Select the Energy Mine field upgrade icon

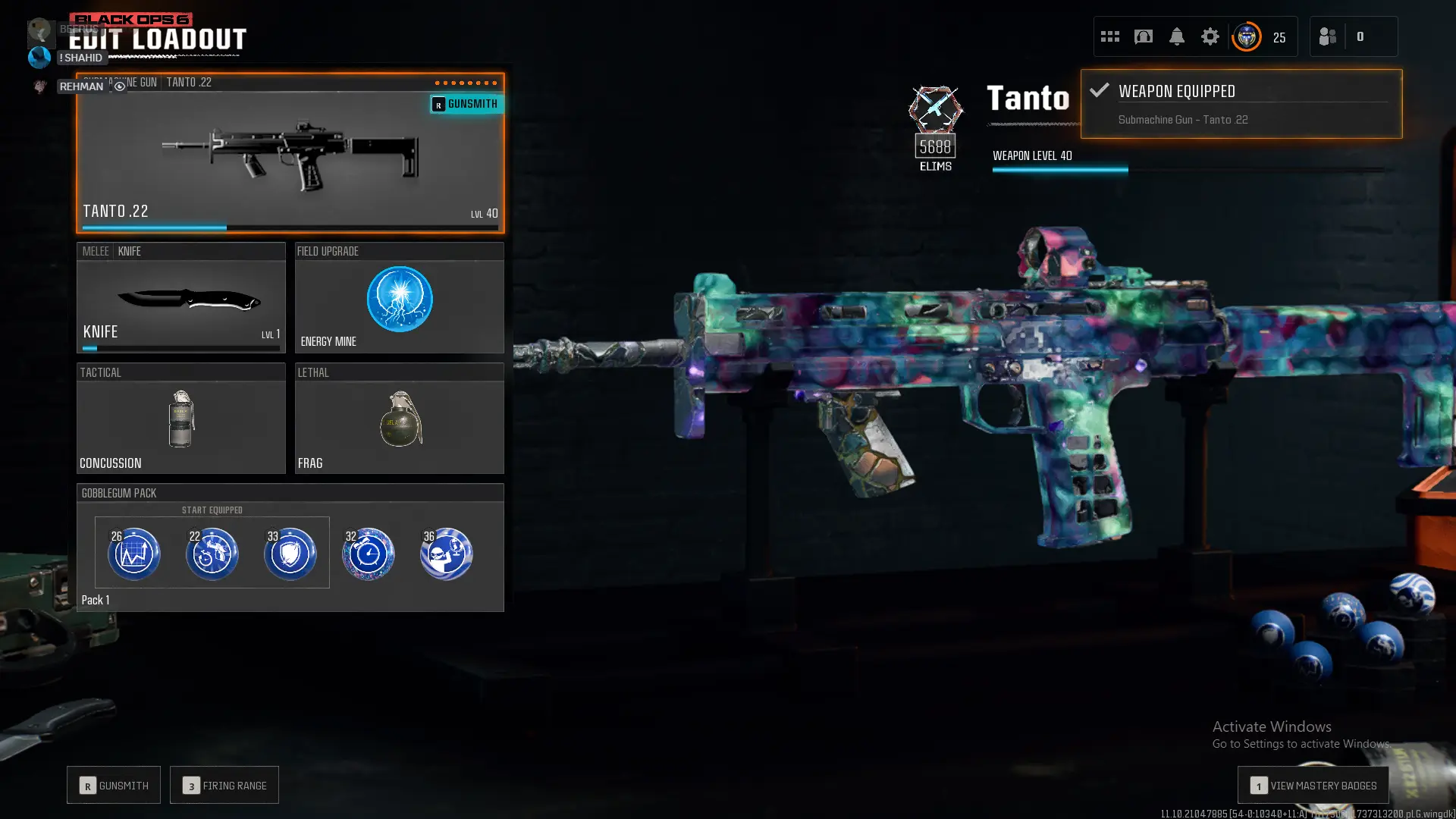[x=400, y=300]
